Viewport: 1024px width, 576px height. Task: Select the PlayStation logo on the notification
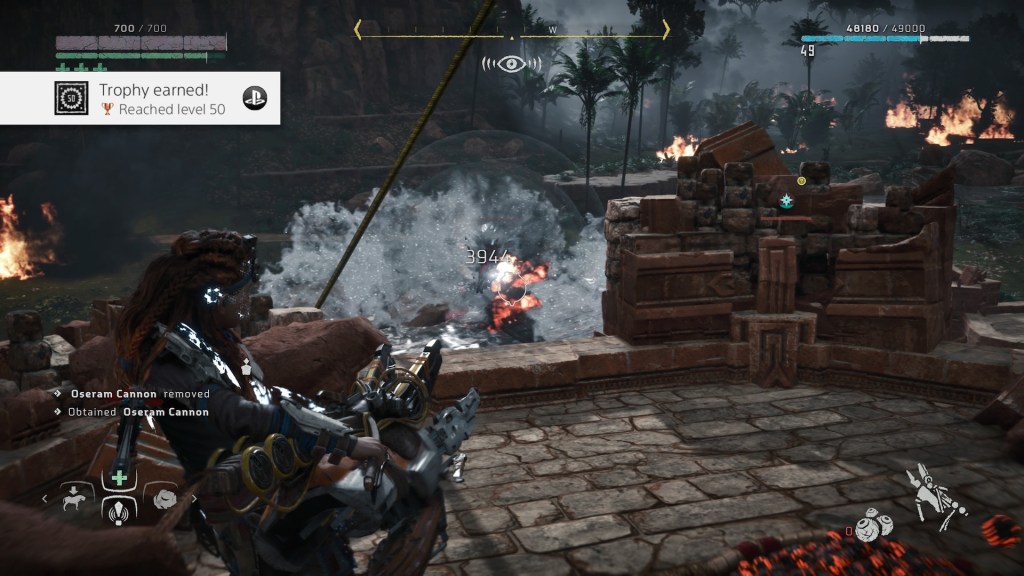[x=255, y=98]
